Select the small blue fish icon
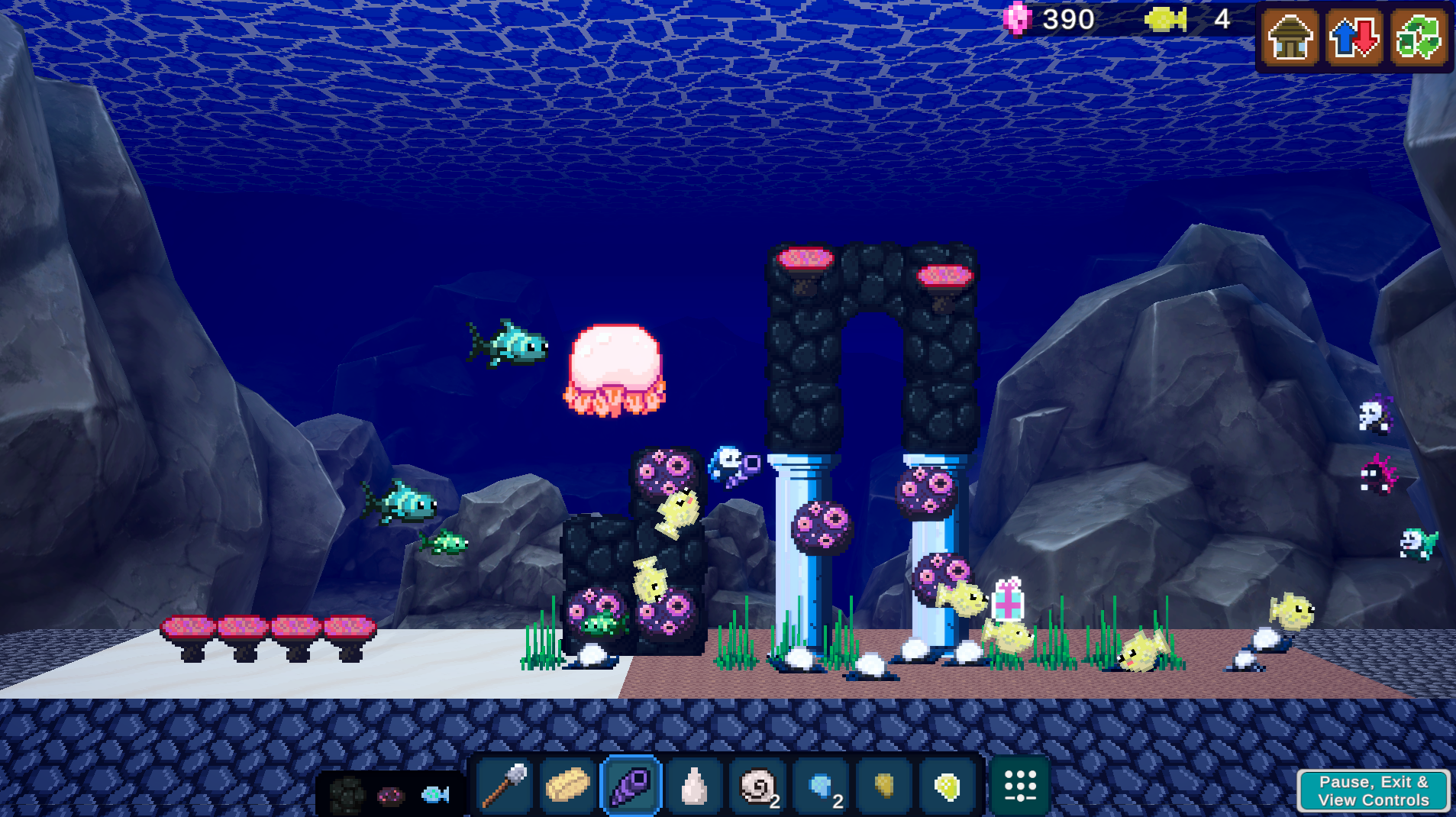This screenshot has height=817, width=1456. [x=435, y=795]
